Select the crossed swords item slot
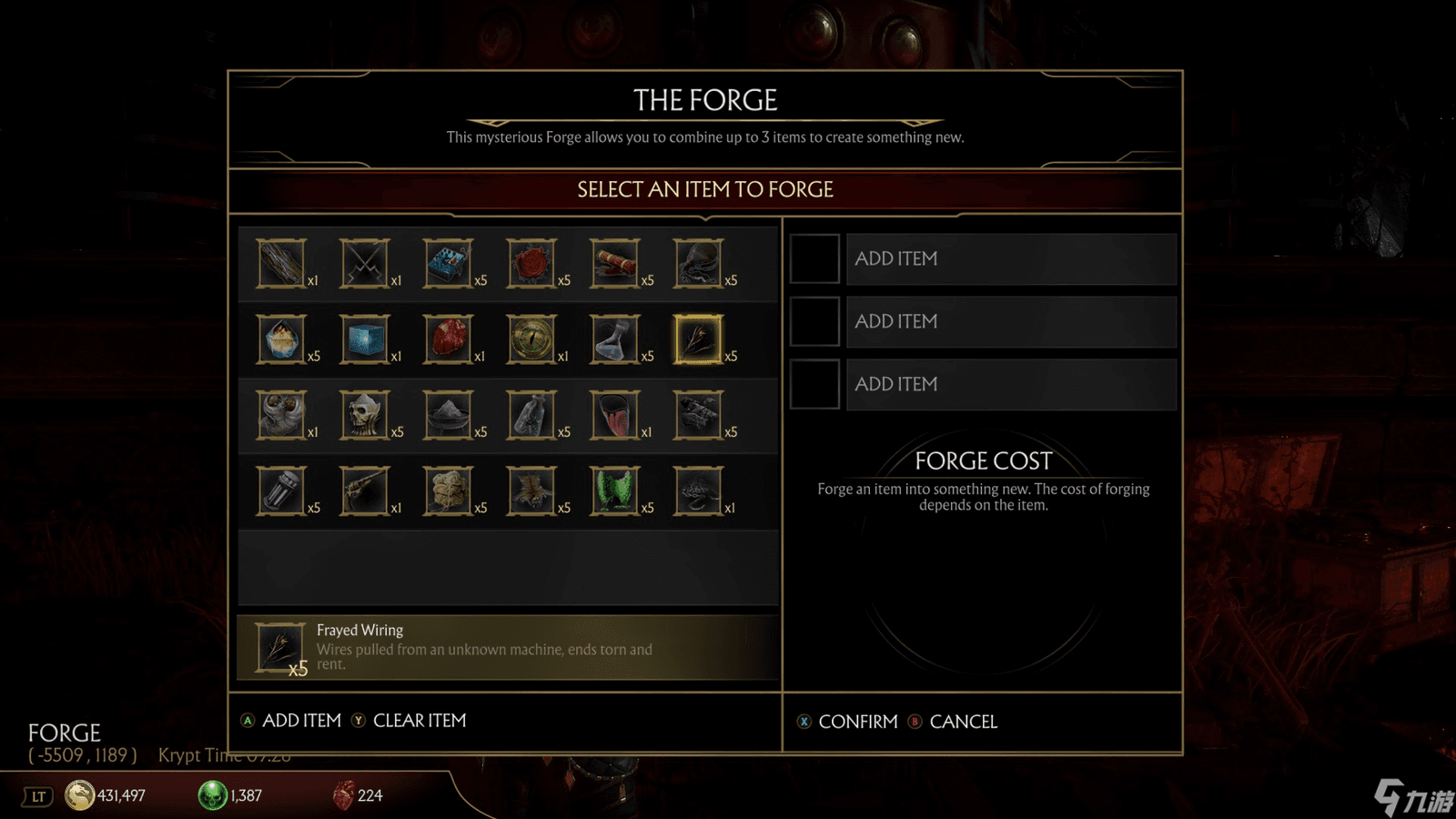Image resolution: width=1456 pixels, height=819 pixels. [365, 264]
